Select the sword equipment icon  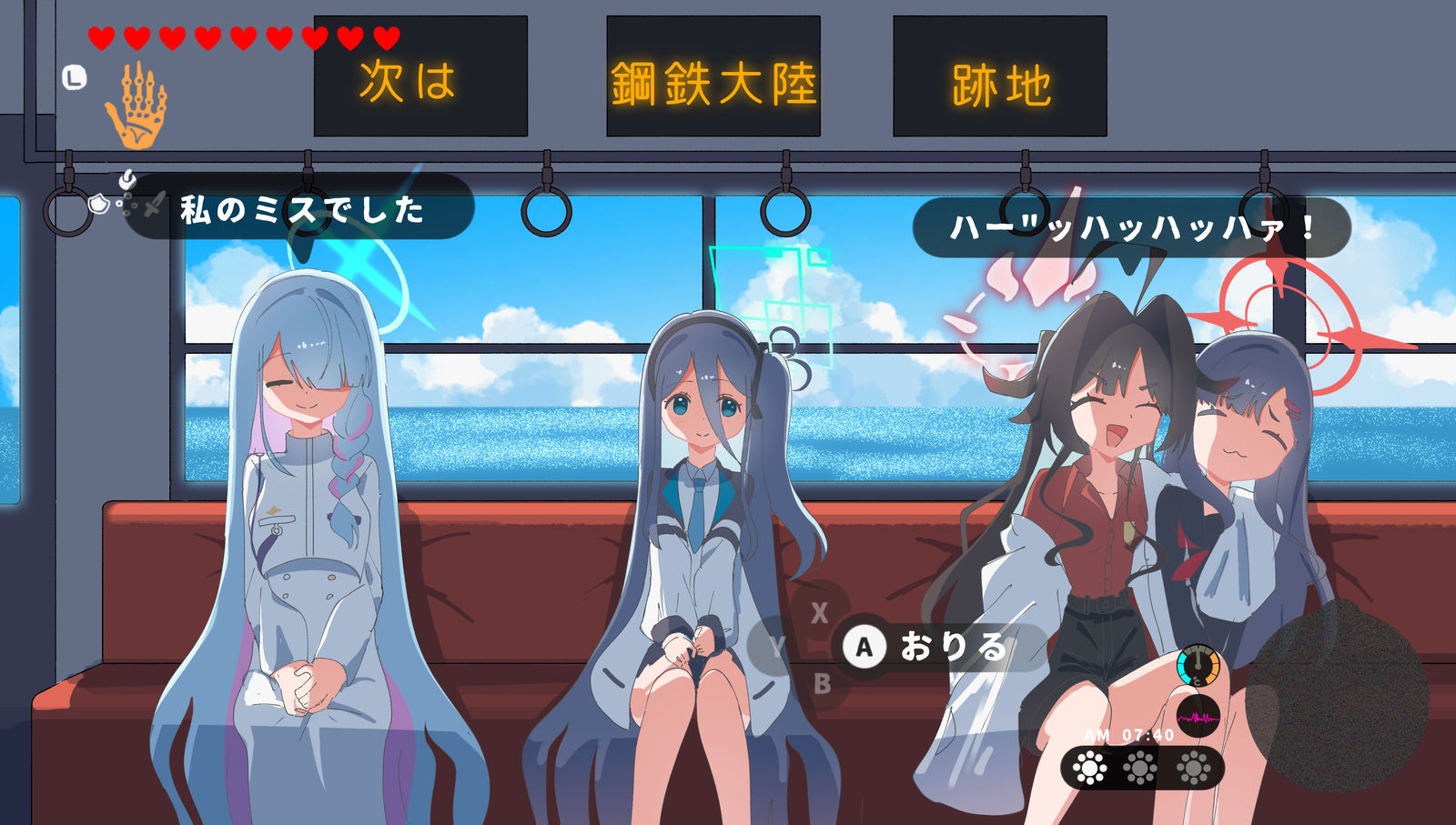155,202
